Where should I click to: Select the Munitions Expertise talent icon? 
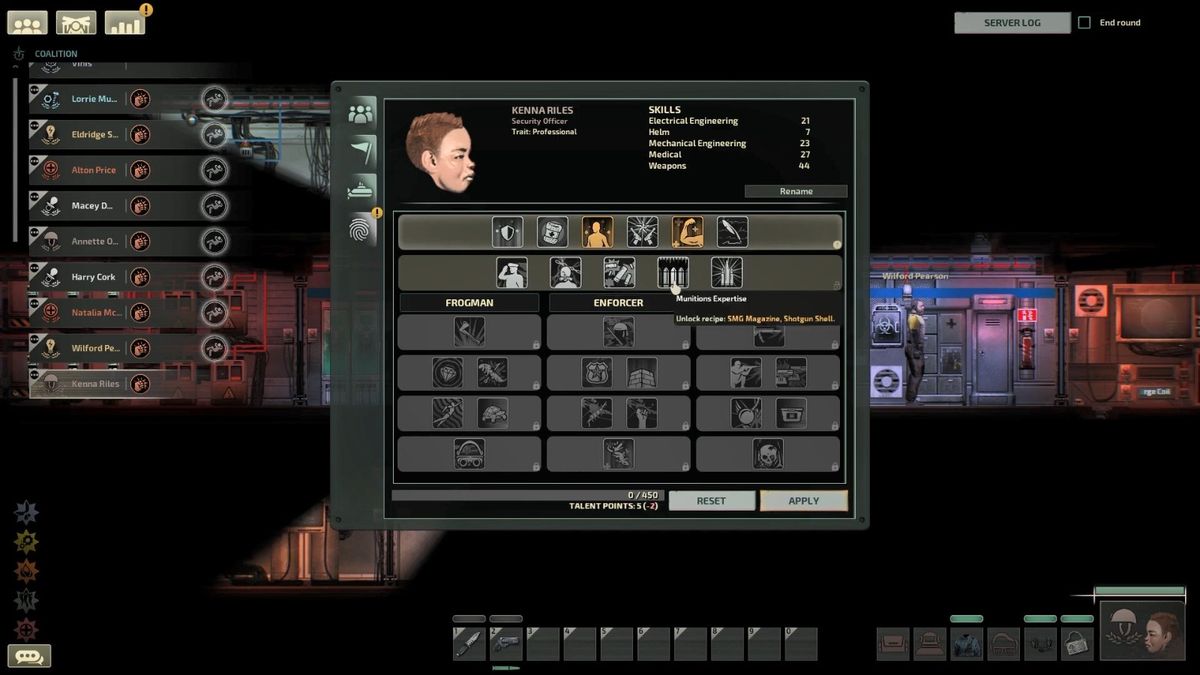(x=673, y=272)
